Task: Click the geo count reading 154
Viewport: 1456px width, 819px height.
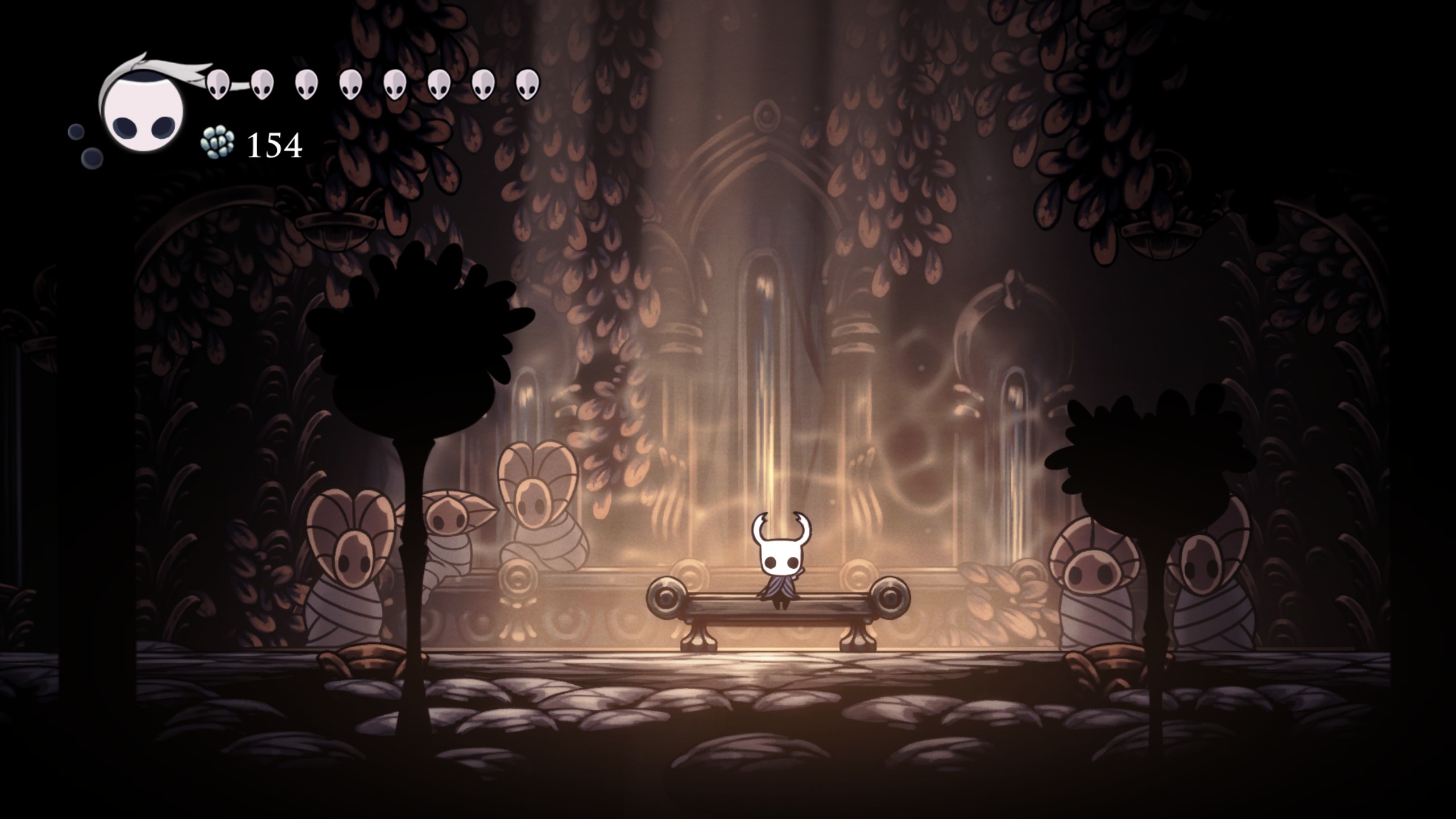Action: (274, 147)
